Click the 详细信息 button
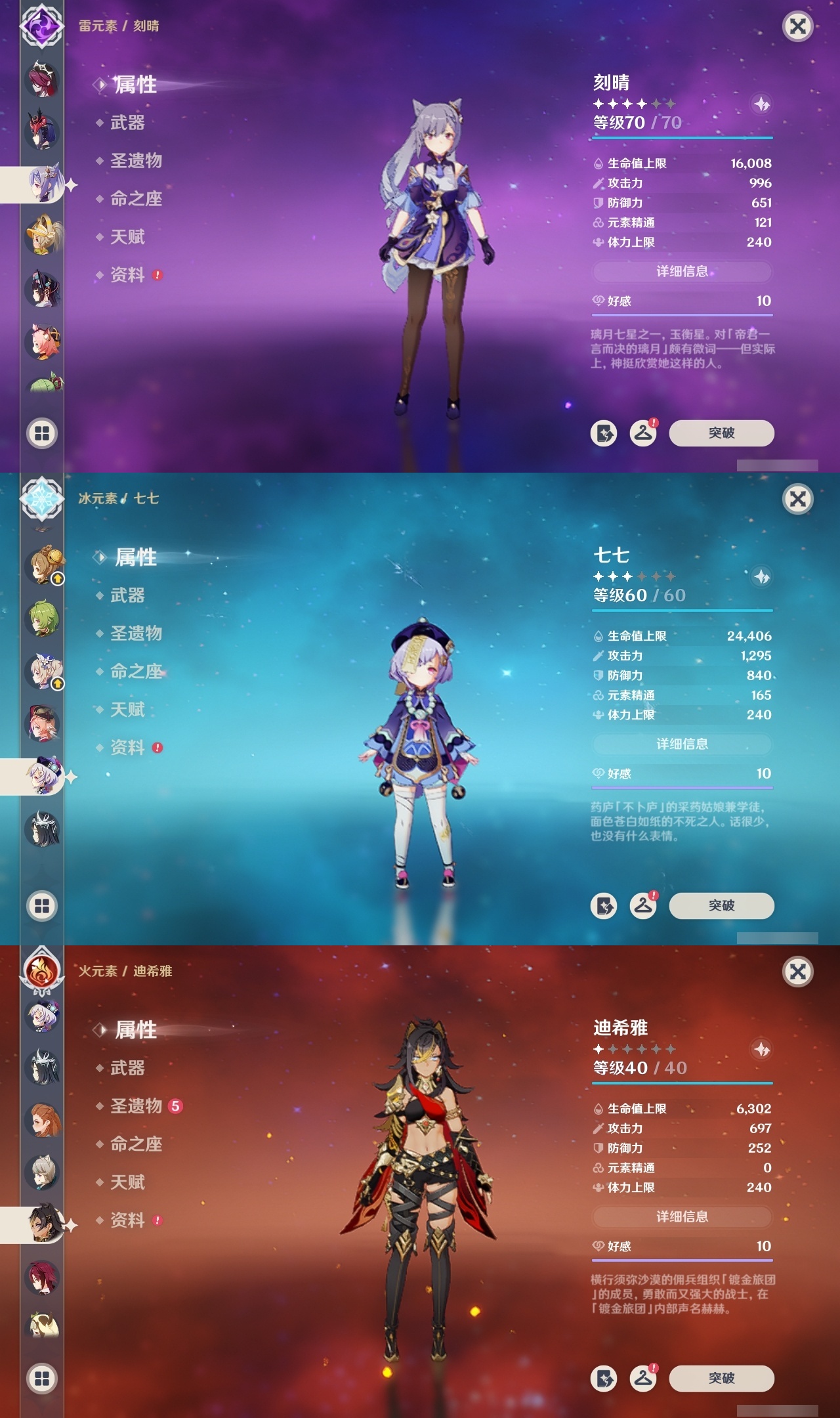 [x=682, y=272]
